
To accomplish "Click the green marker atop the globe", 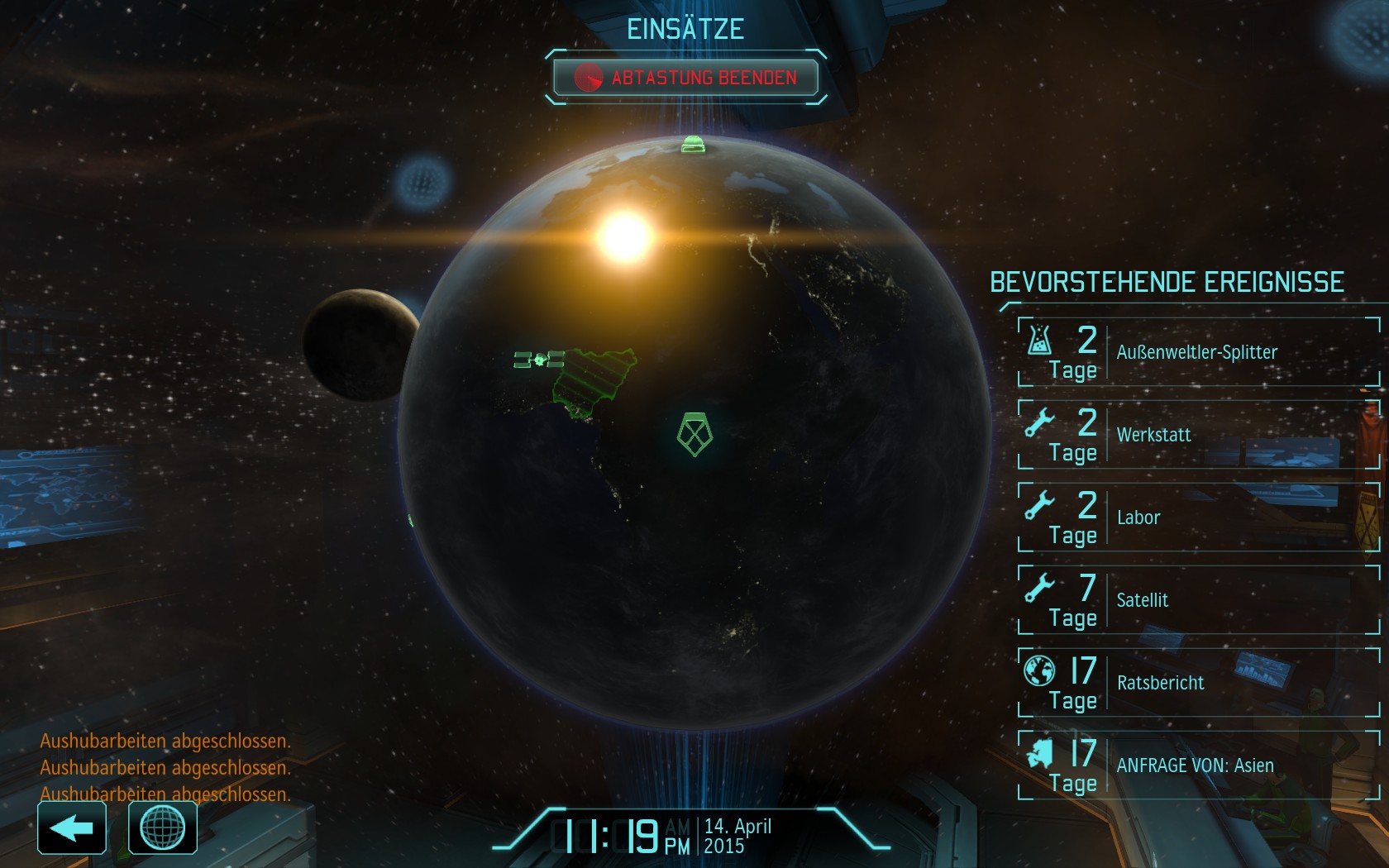I will pyautogui.click(x=693, y=145).
